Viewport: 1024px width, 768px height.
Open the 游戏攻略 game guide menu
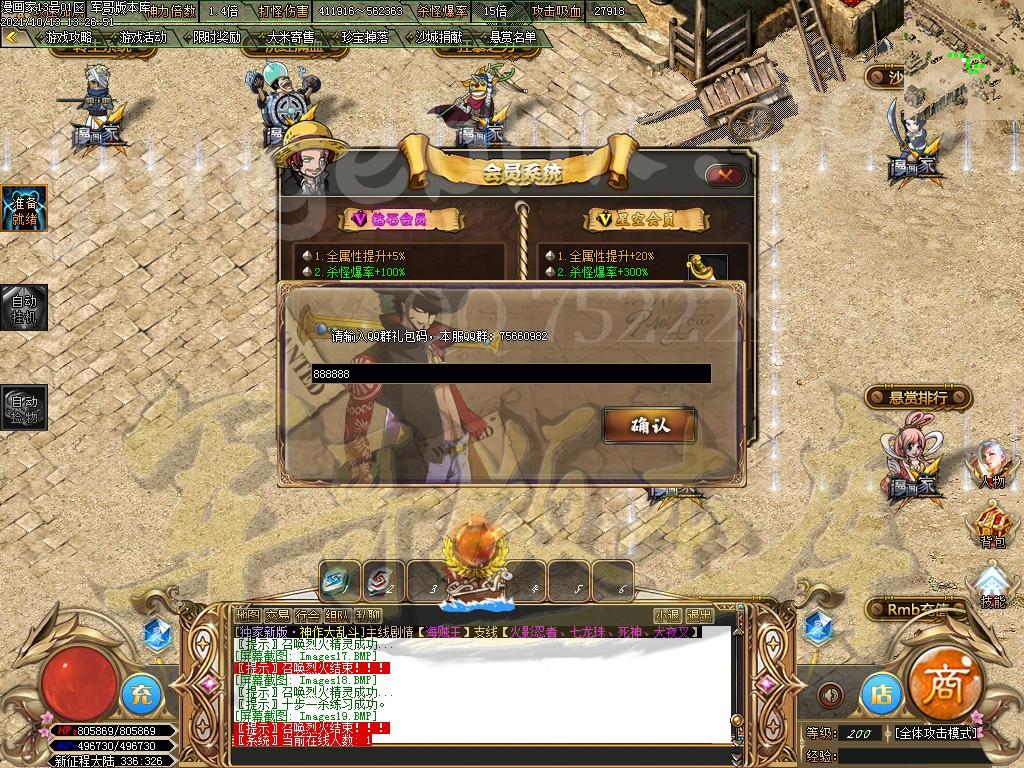pyautogui.click(x=68, y=38)
